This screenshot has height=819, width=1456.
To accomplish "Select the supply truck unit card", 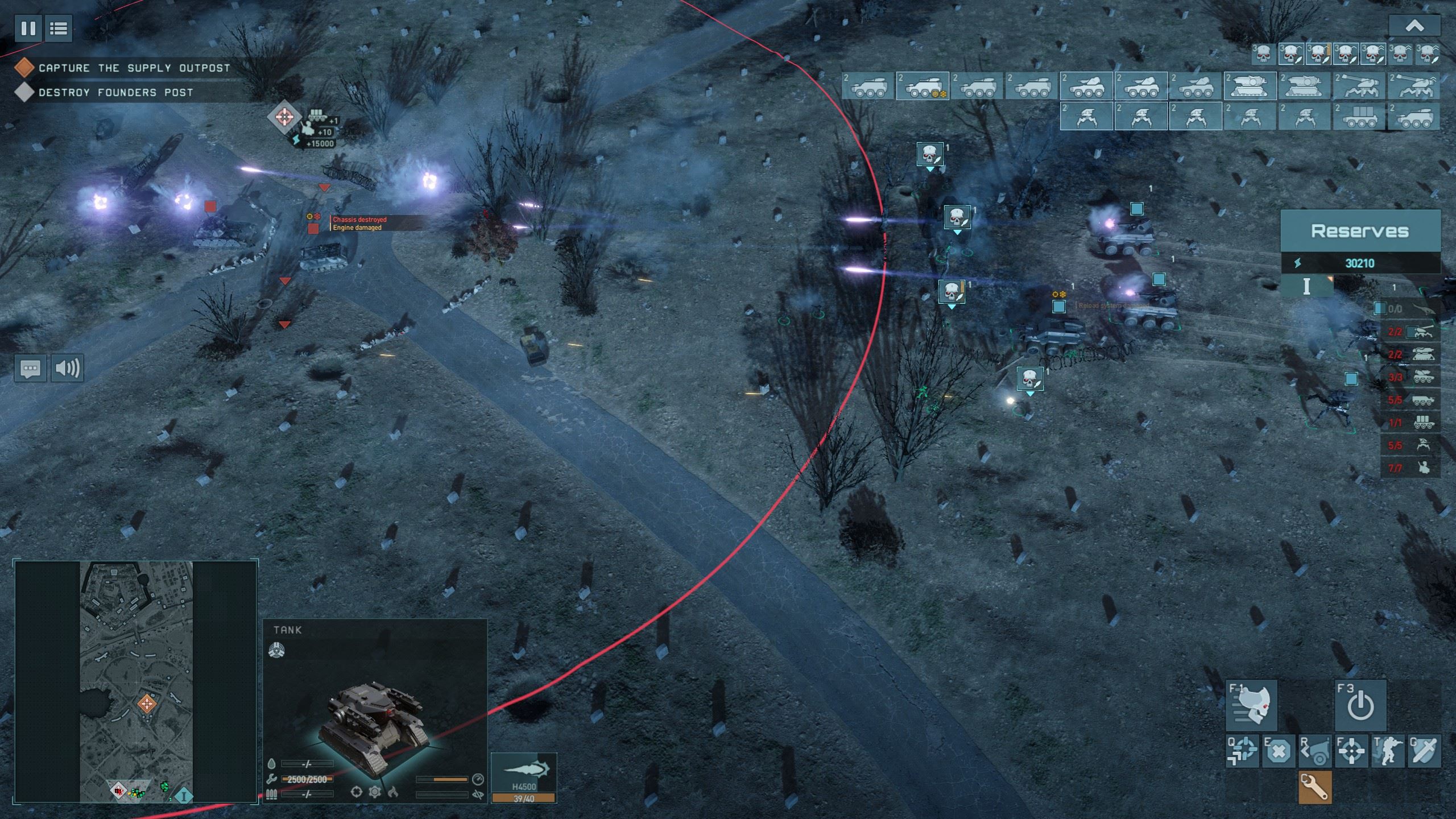I will pyautogui.click(x=1360, y=117).
